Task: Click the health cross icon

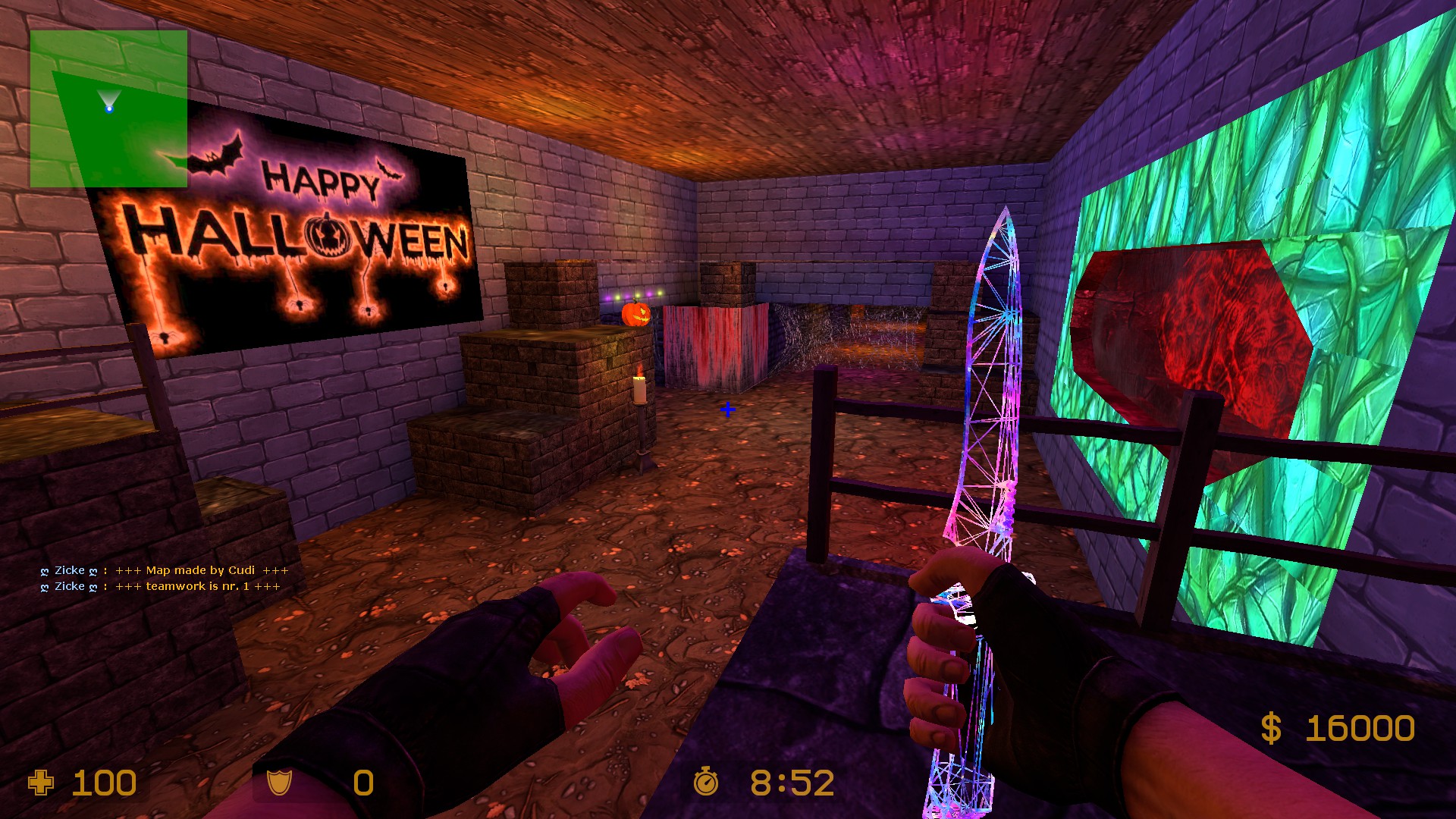Action: point(40,783)
